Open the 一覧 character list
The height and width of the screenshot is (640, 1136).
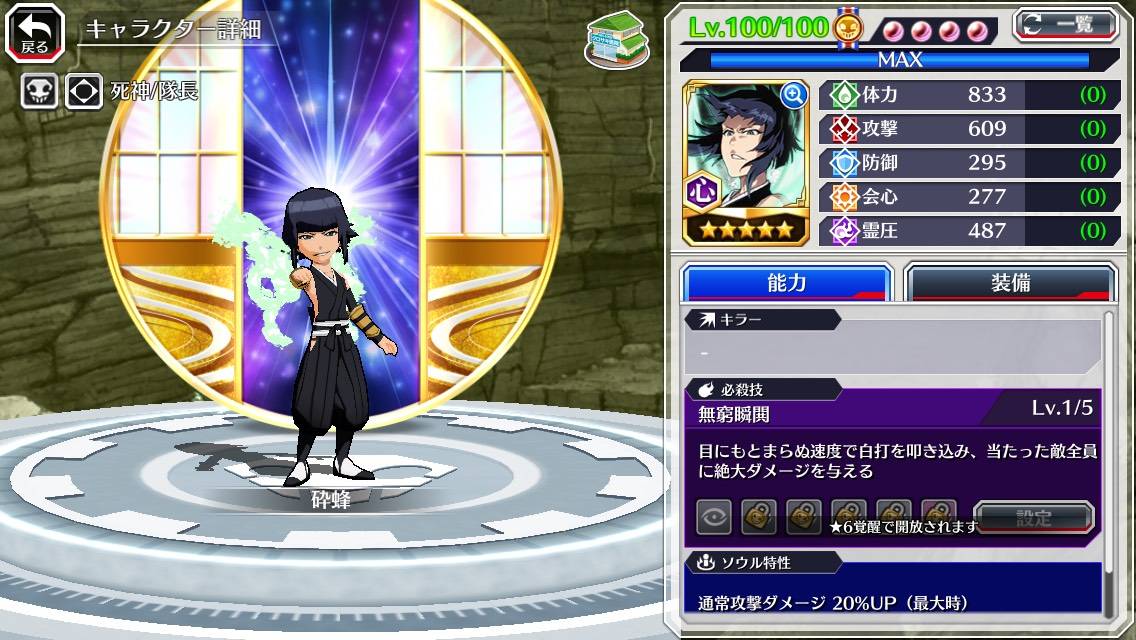1066,25
